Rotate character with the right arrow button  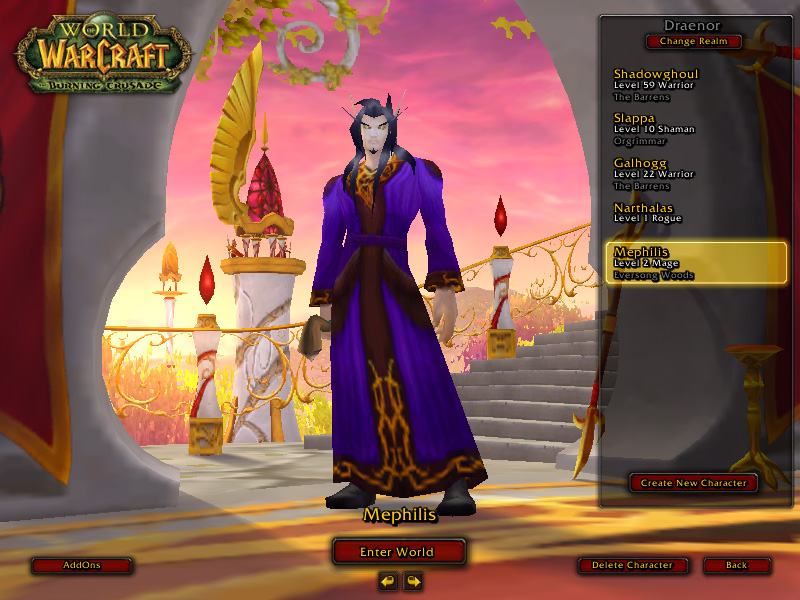[x=412, y=580]
